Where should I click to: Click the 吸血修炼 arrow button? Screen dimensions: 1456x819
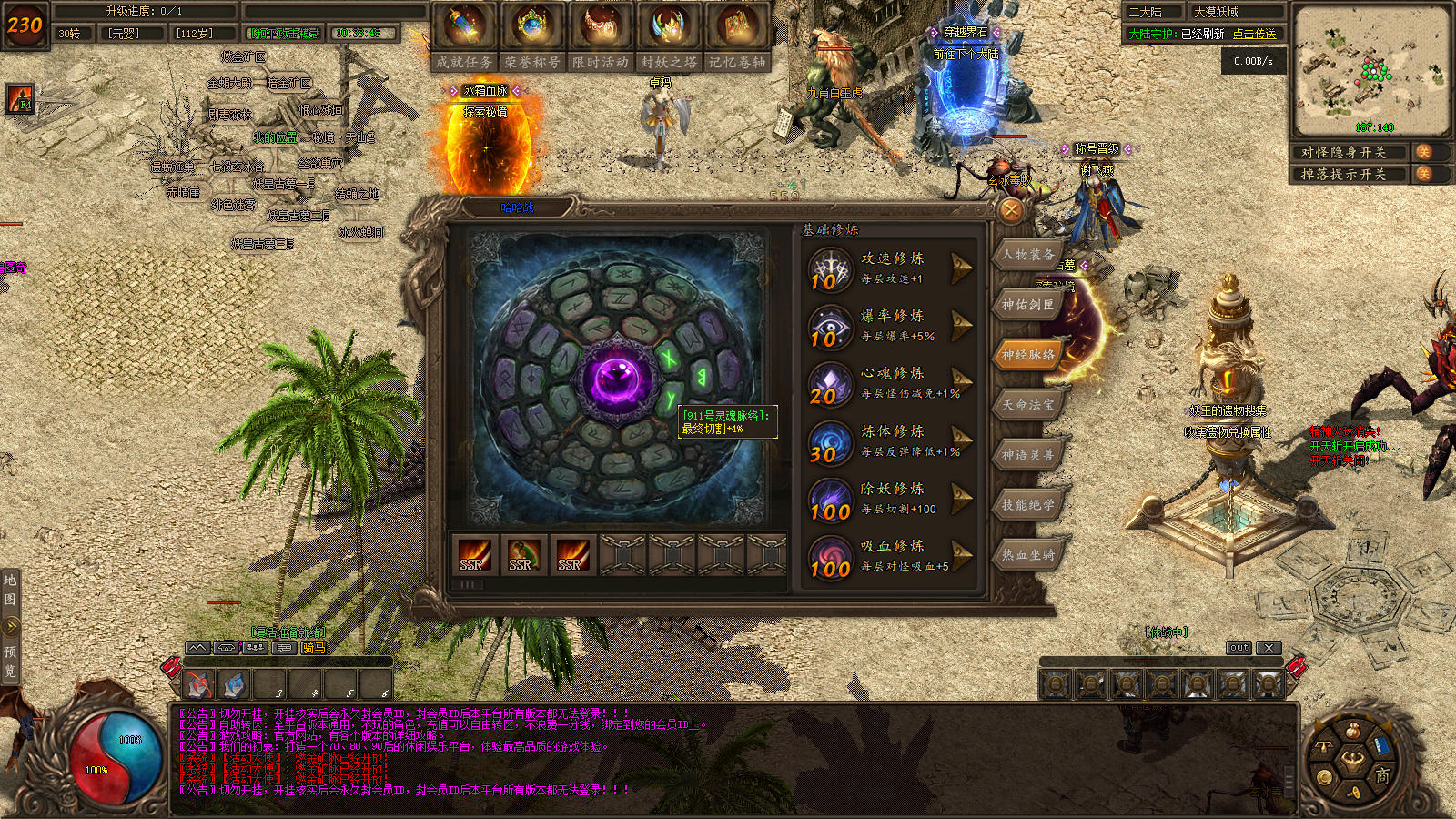961,554
